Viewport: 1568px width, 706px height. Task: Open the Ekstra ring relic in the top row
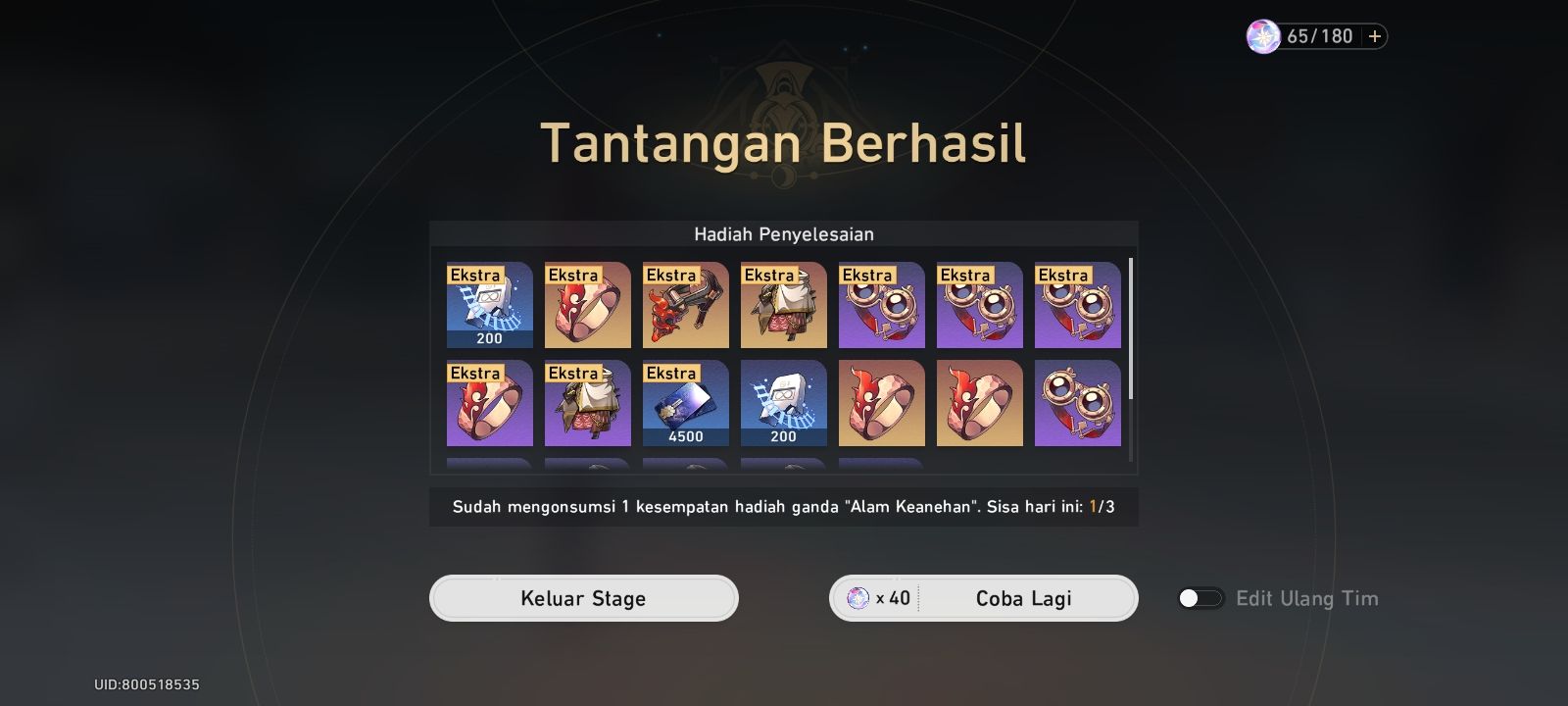point(588,305)
